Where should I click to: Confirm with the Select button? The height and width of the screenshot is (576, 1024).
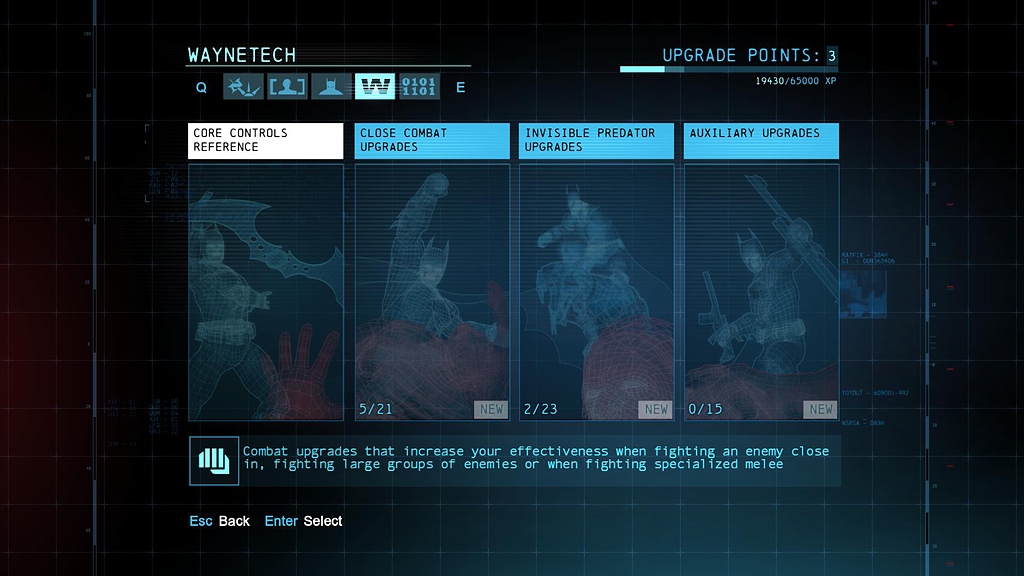click(x=304, y=521)
